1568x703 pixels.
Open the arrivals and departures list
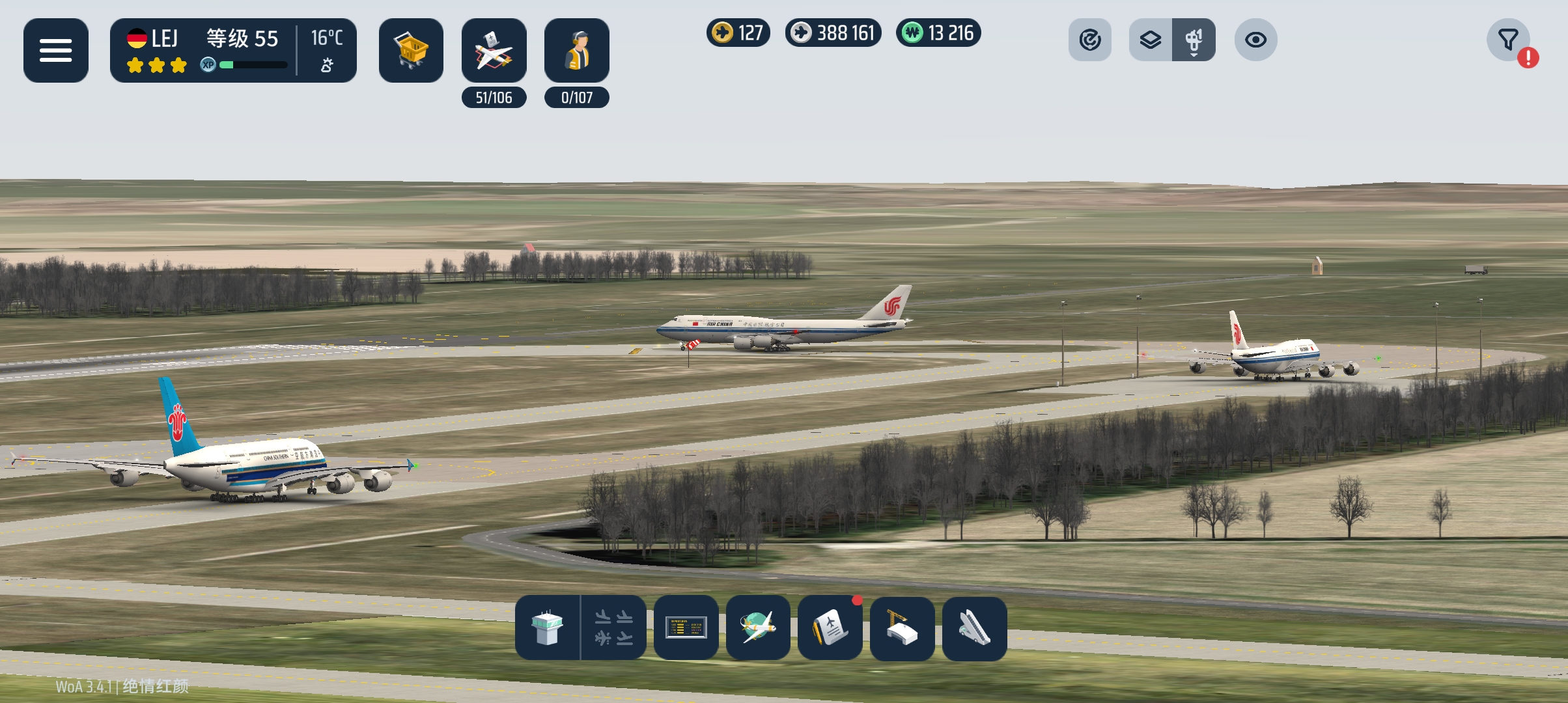[x=613, y=627]
